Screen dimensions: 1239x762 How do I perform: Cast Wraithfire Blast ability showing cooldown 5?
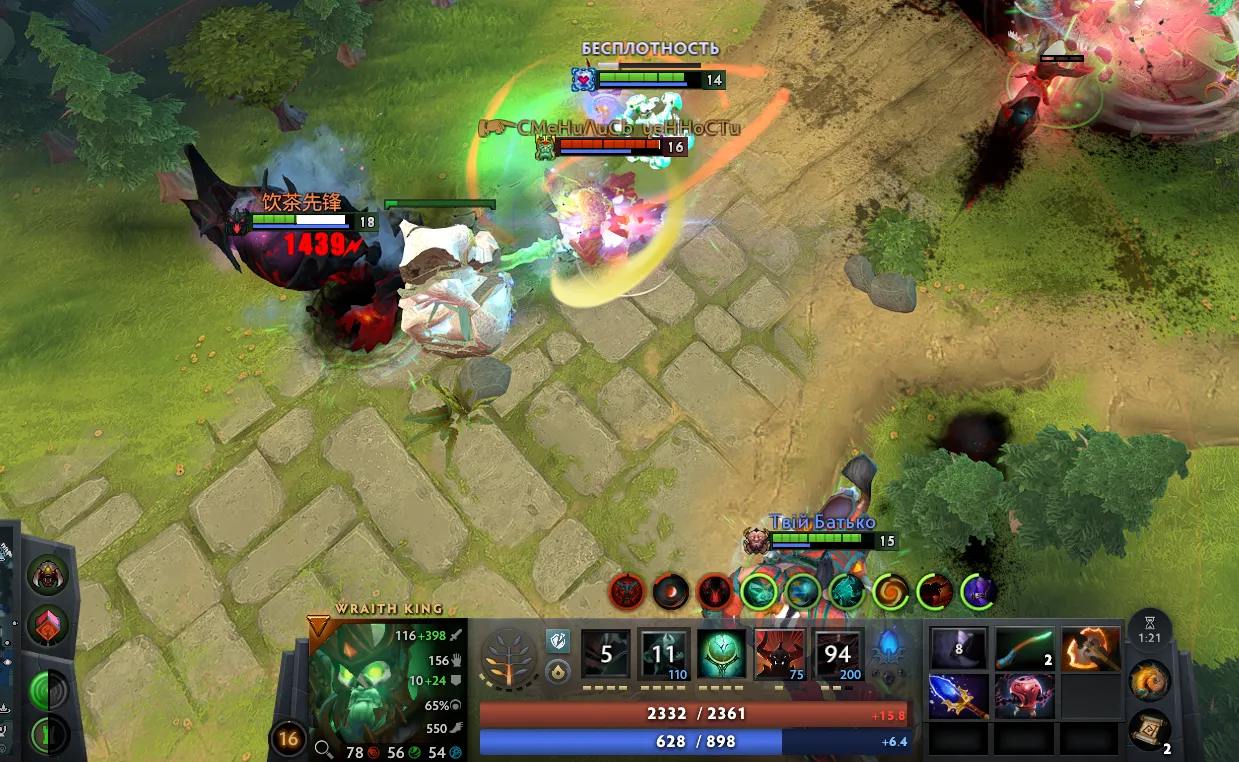pyautogui.click(x=606, y=655)
